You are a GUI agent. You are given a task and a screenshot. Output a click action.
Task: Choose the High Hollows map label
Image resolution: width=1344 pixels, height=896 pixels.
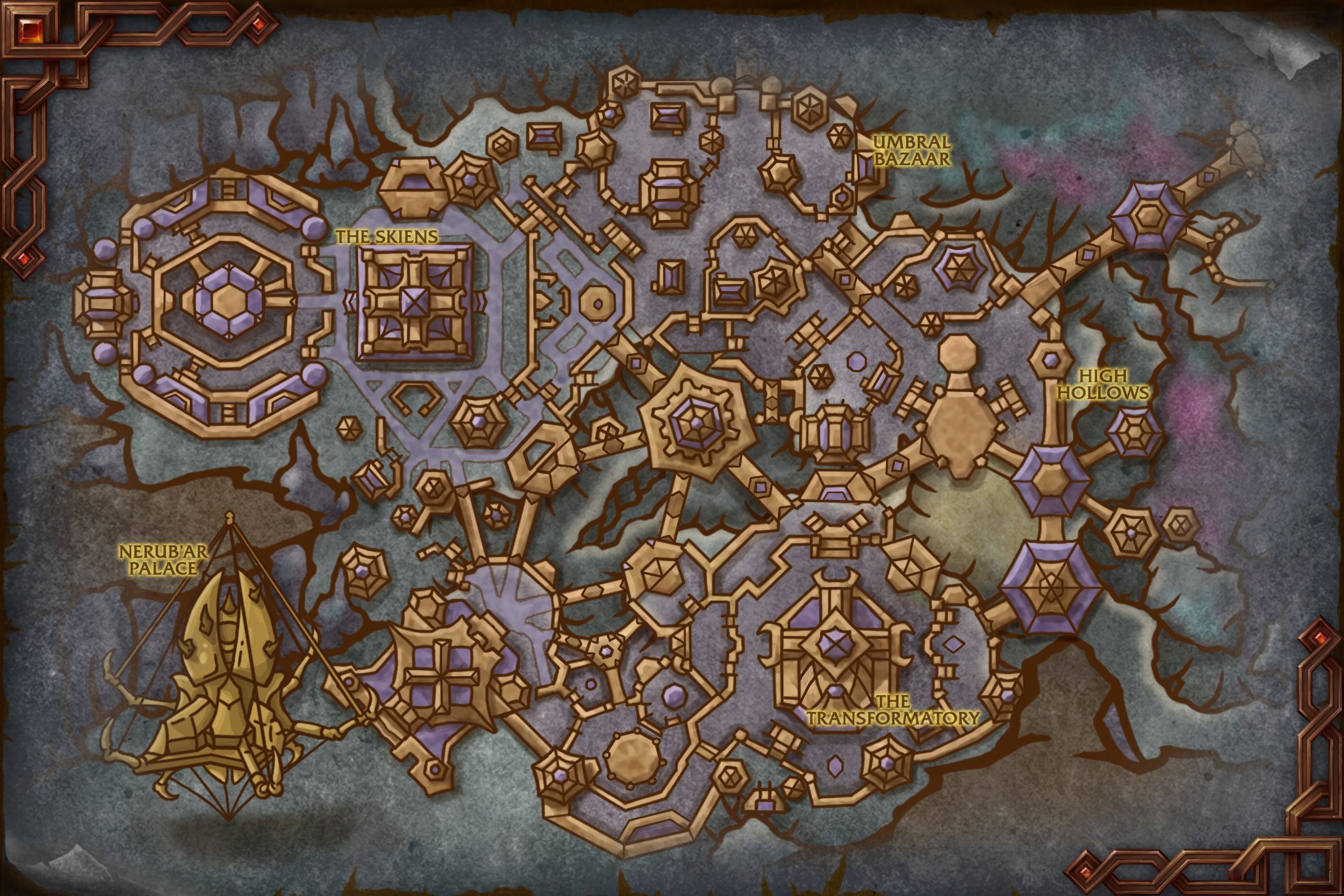tap(1104, 384)
